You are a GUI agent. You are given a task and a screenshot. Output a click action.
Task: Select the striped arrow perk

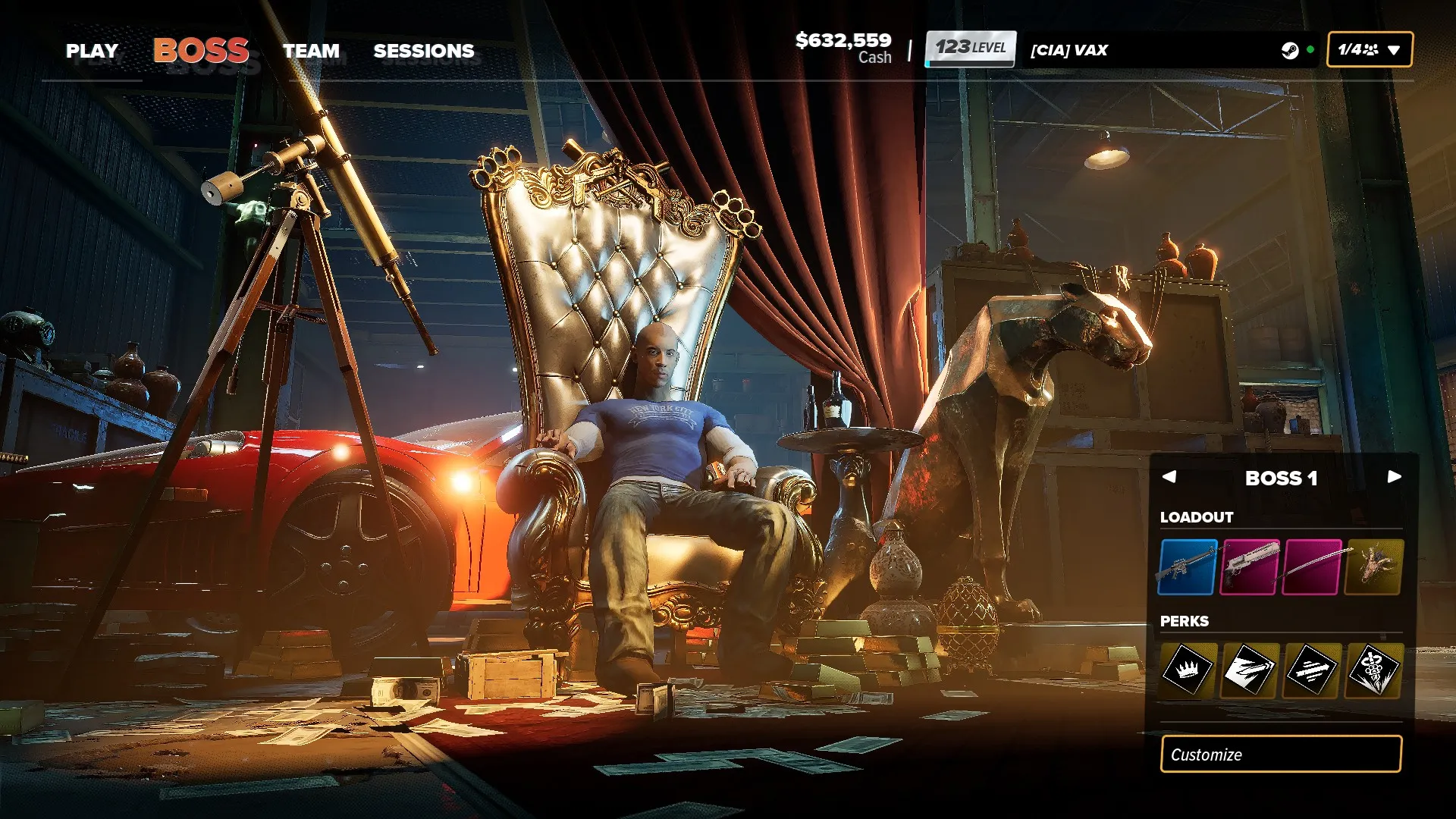click(1312, 669)
